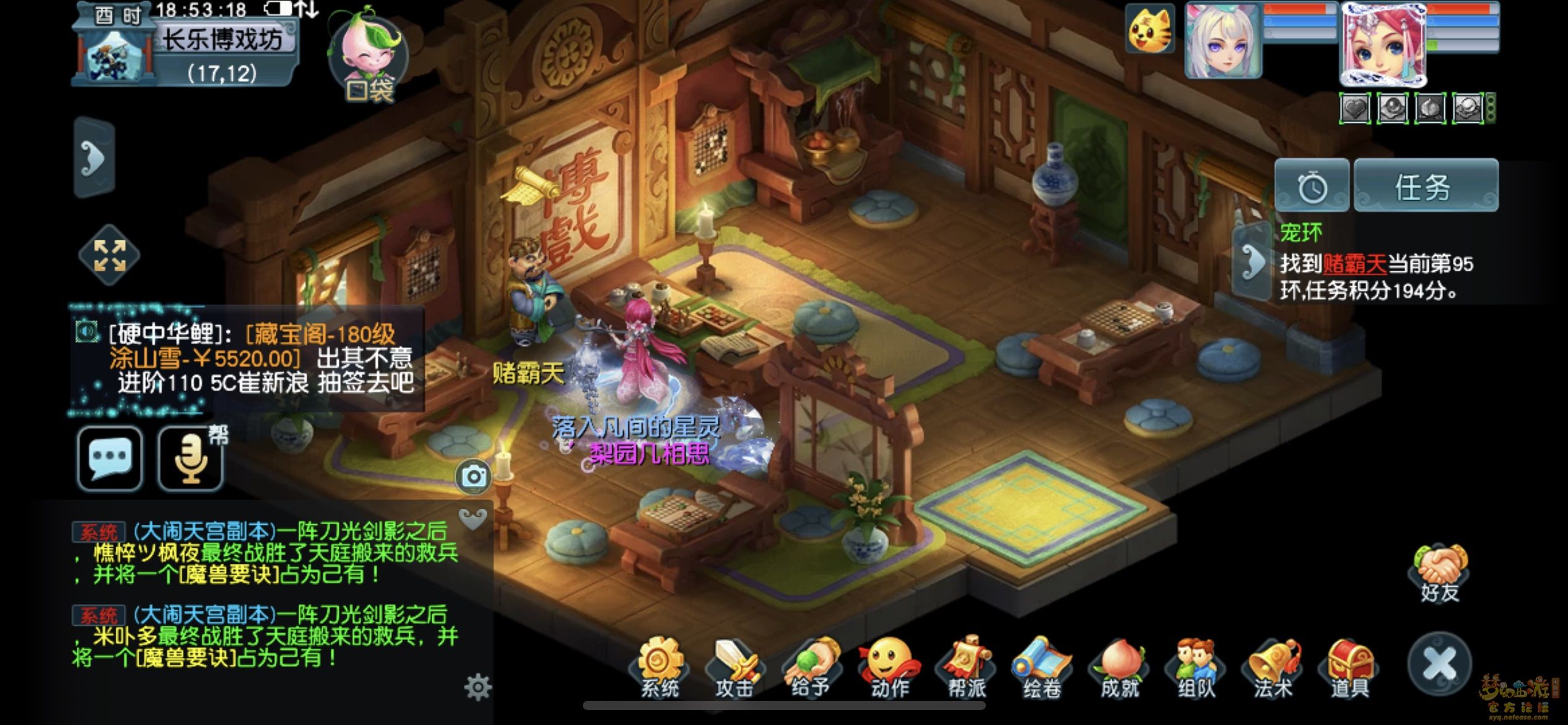The image size is (1568, 725).
Task: Open the 组队 team panel
Action: [1196, 668]
